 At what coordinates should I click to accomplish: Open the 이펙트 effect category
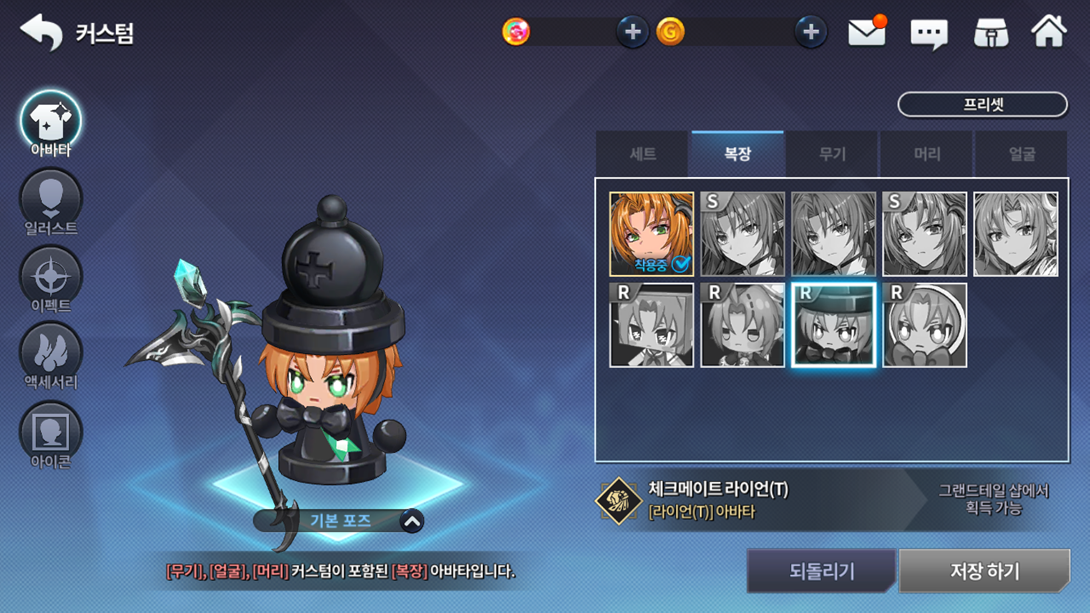pos(51,280)
